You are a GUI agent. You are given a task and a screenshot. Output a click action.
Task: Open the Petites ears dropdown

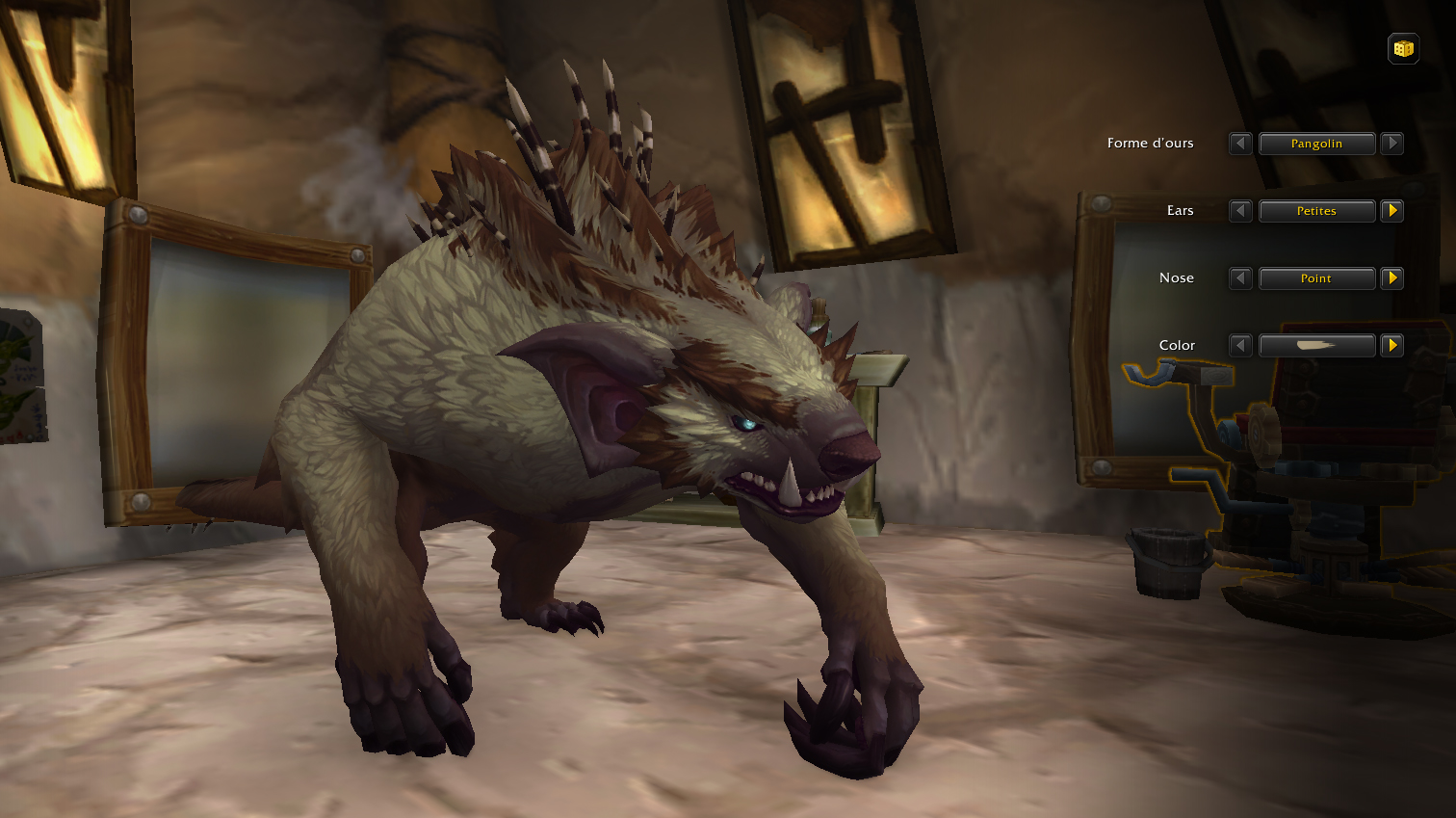point(1316,211)
